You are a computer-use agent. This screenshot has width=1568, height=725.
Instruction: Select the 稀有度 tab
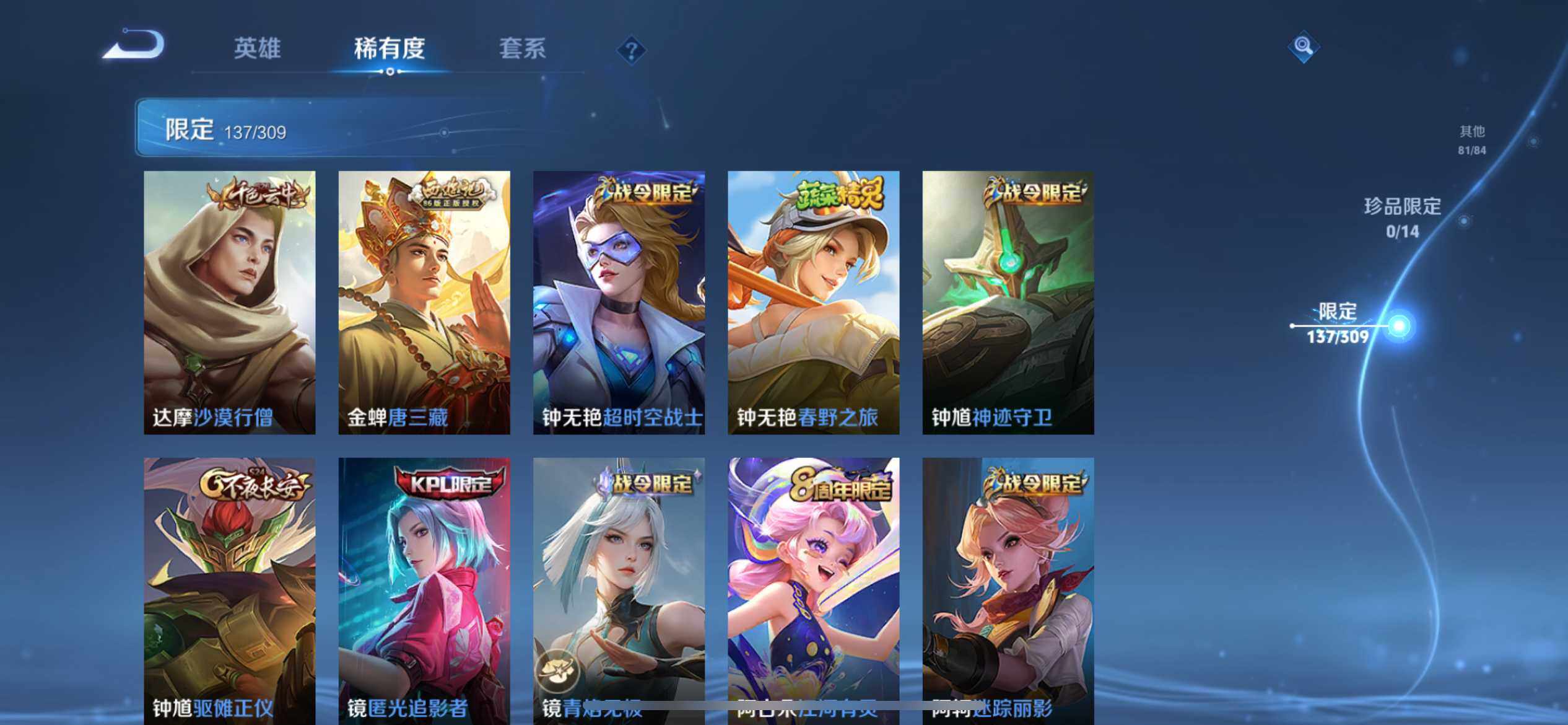pyautogui.click(x=390, y=48)
